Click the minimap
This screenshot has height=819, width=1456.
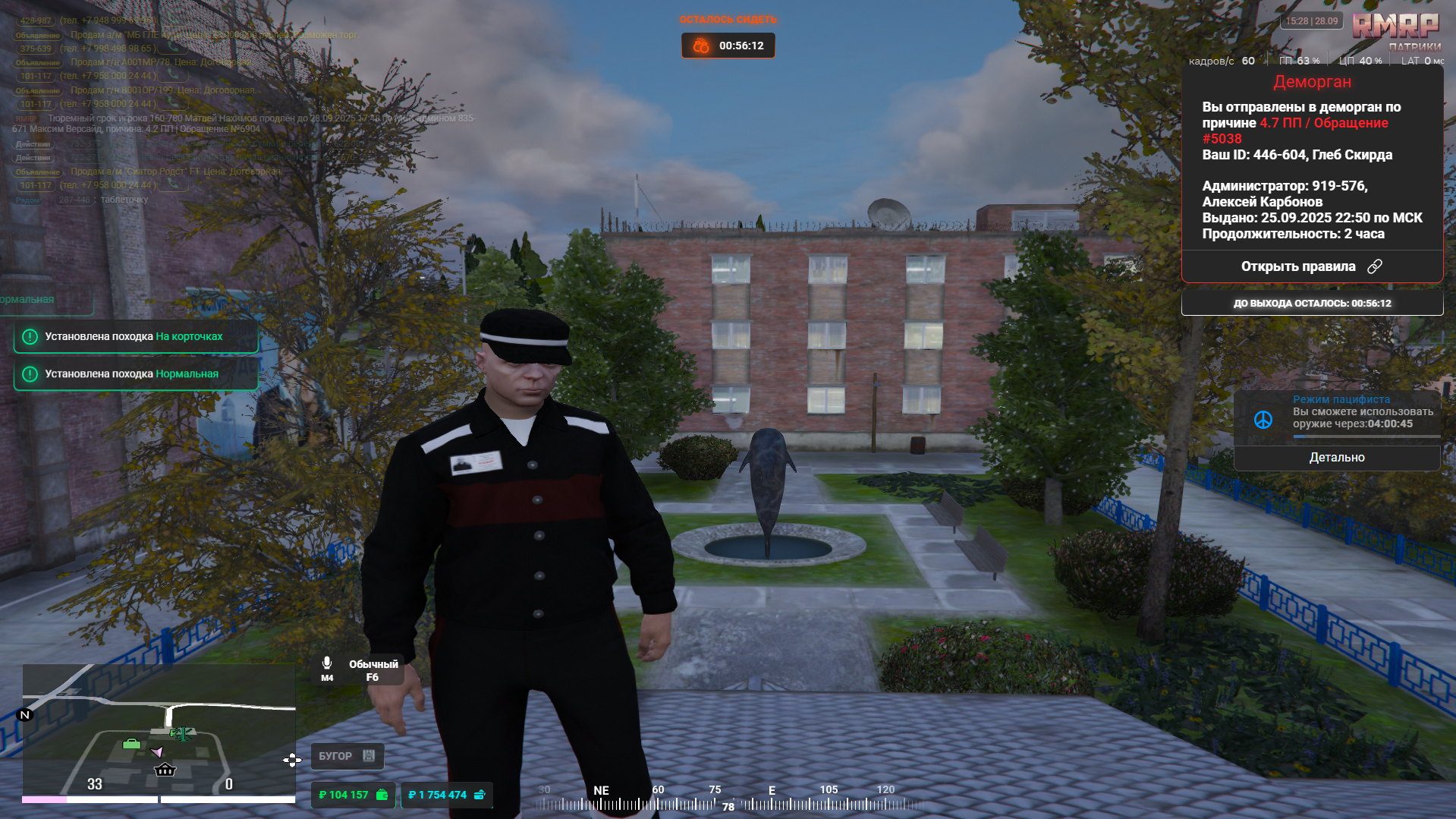click(x=159, y=730)
